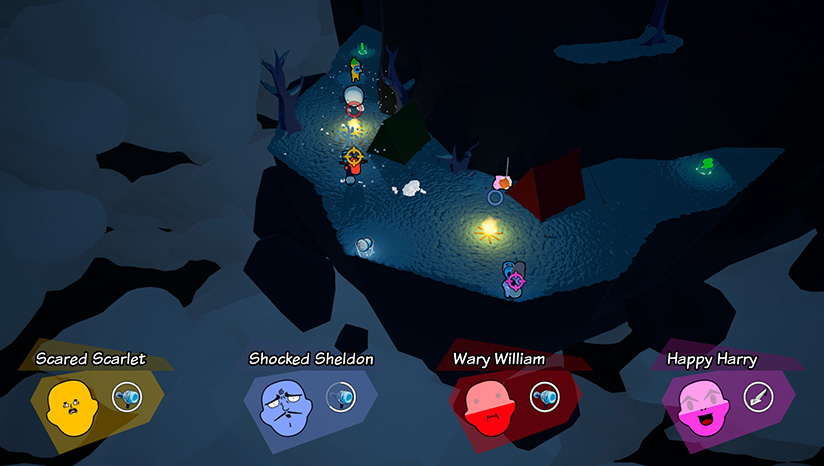Click Wary William's flashlight item icon

(544, 397)
